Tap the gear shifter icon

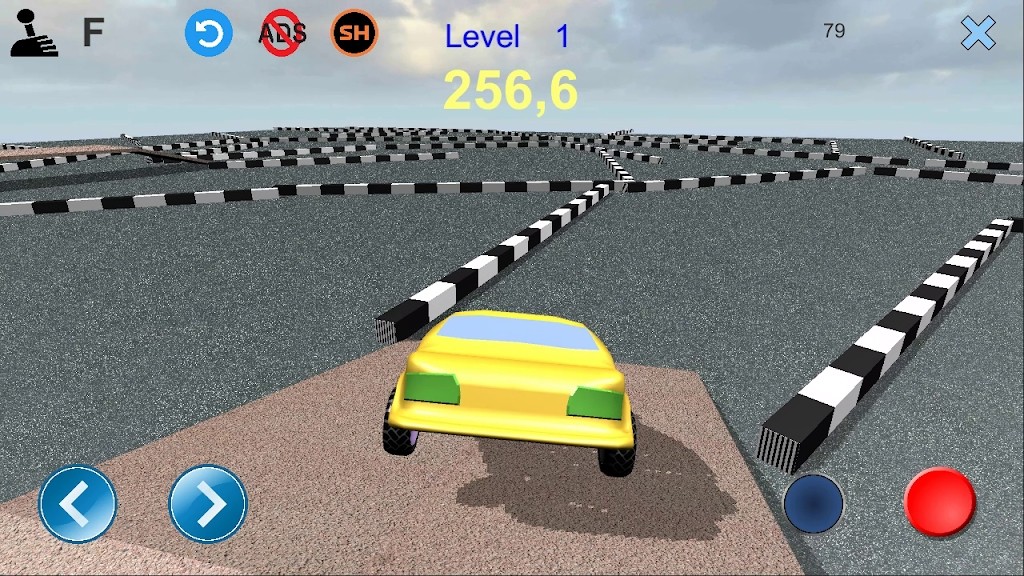(x=34, y=34)
